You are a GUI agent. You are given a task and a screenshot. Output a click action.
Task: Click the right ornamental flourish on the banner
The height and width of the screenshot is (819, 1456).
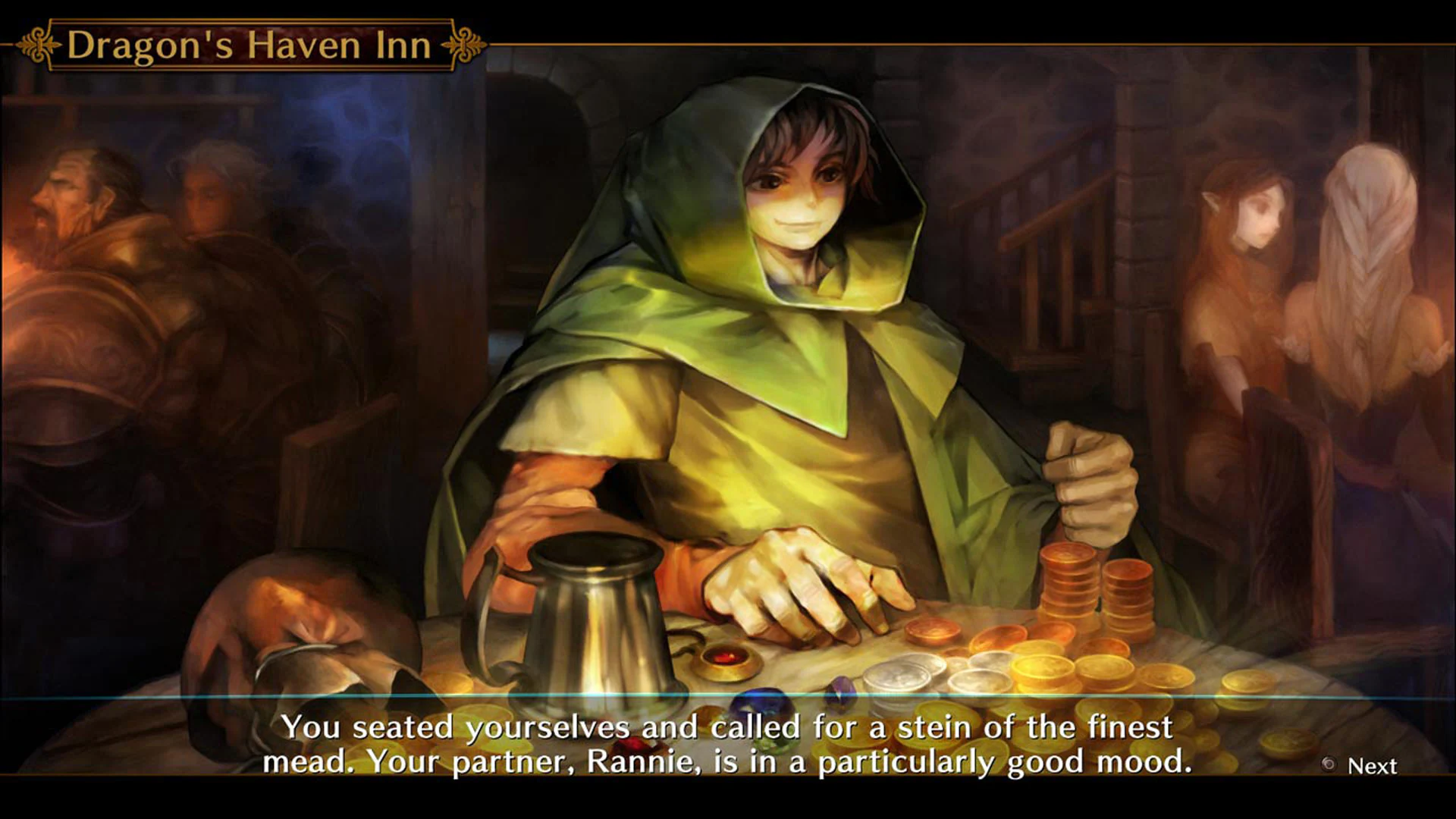[x=464, y=43]
